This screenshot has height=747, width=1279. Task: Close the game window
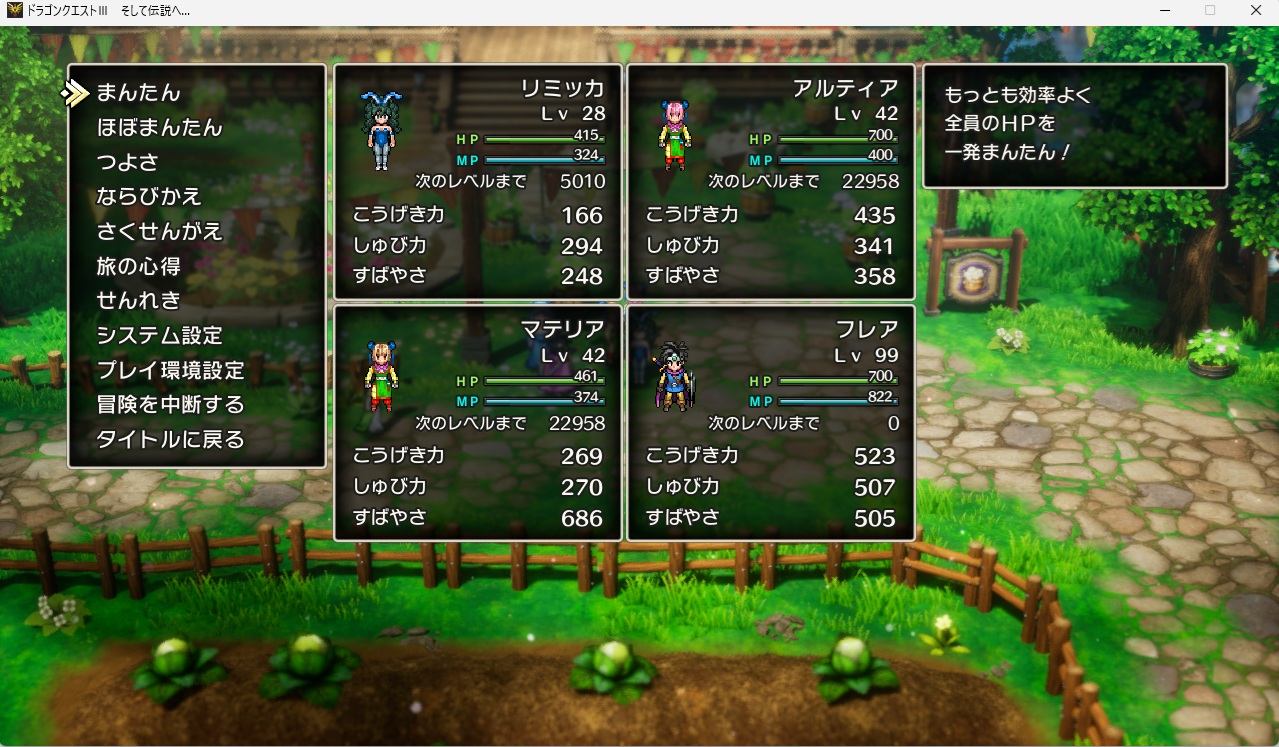pos(1255,11)
